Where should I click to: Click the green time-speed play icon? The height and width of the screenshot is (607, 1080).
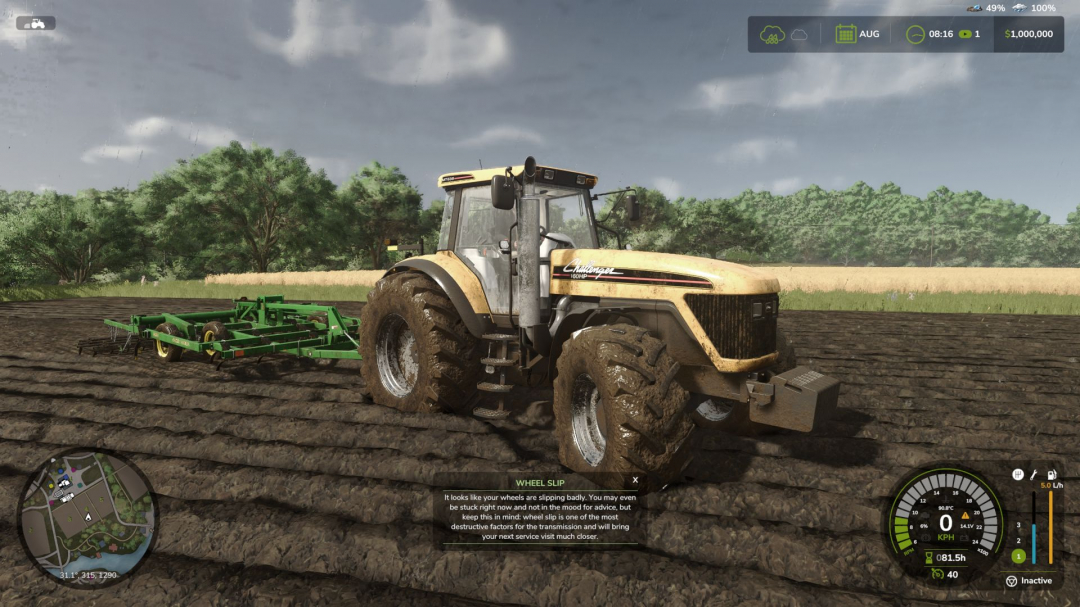pos(965,34)
